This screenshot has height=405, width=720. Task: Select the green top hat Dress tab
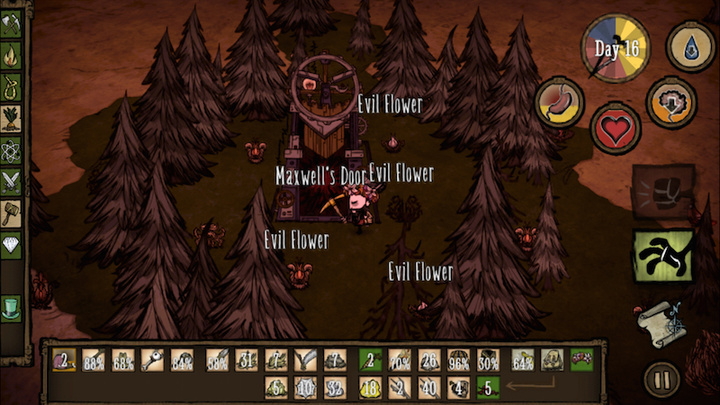(x=12, y=306)
